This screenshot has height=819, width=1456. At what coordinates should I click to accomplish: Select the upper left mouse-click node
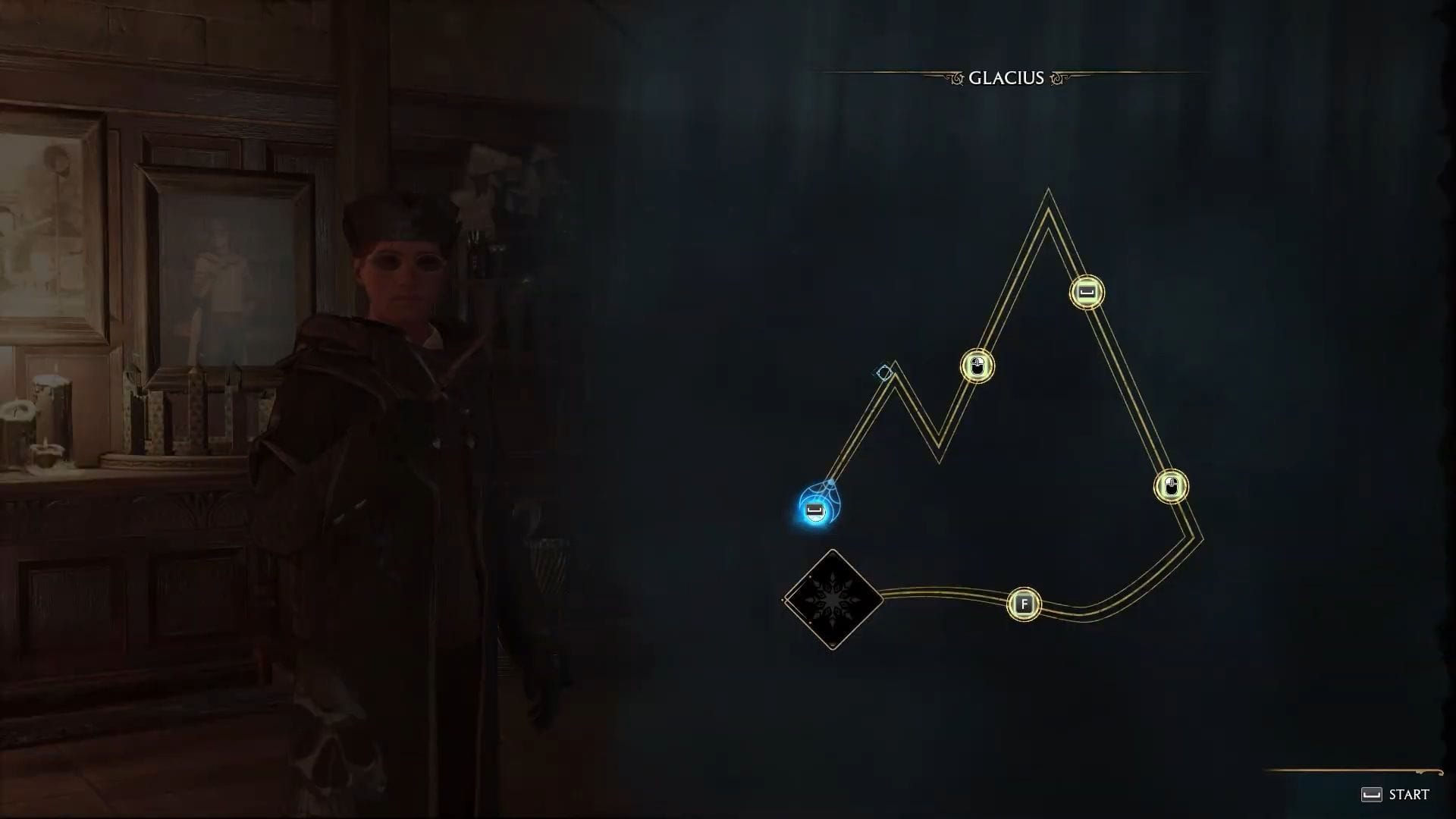tap(977, 365)
